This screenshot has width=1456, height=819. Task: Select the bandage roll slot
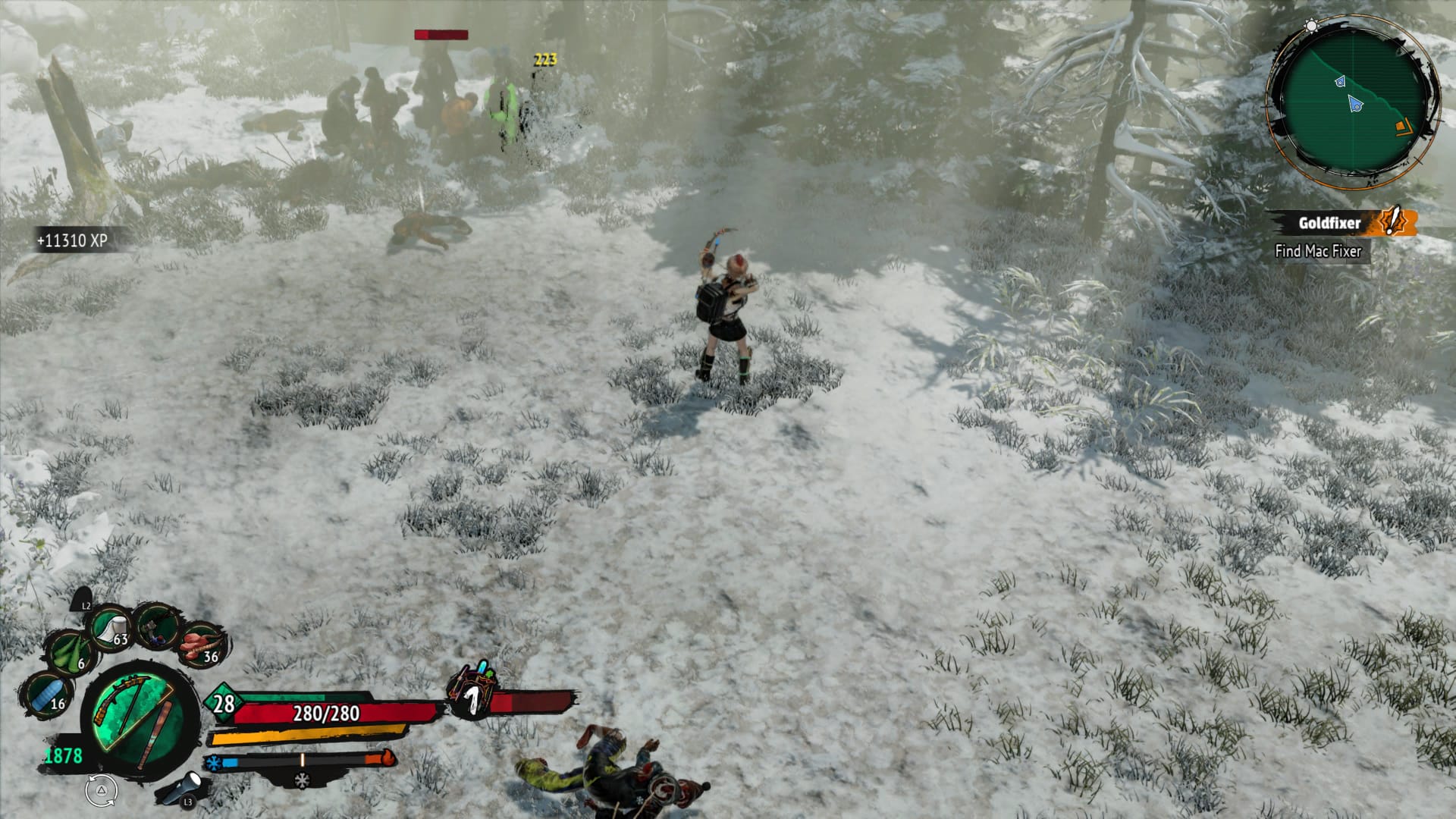point(111,627)
